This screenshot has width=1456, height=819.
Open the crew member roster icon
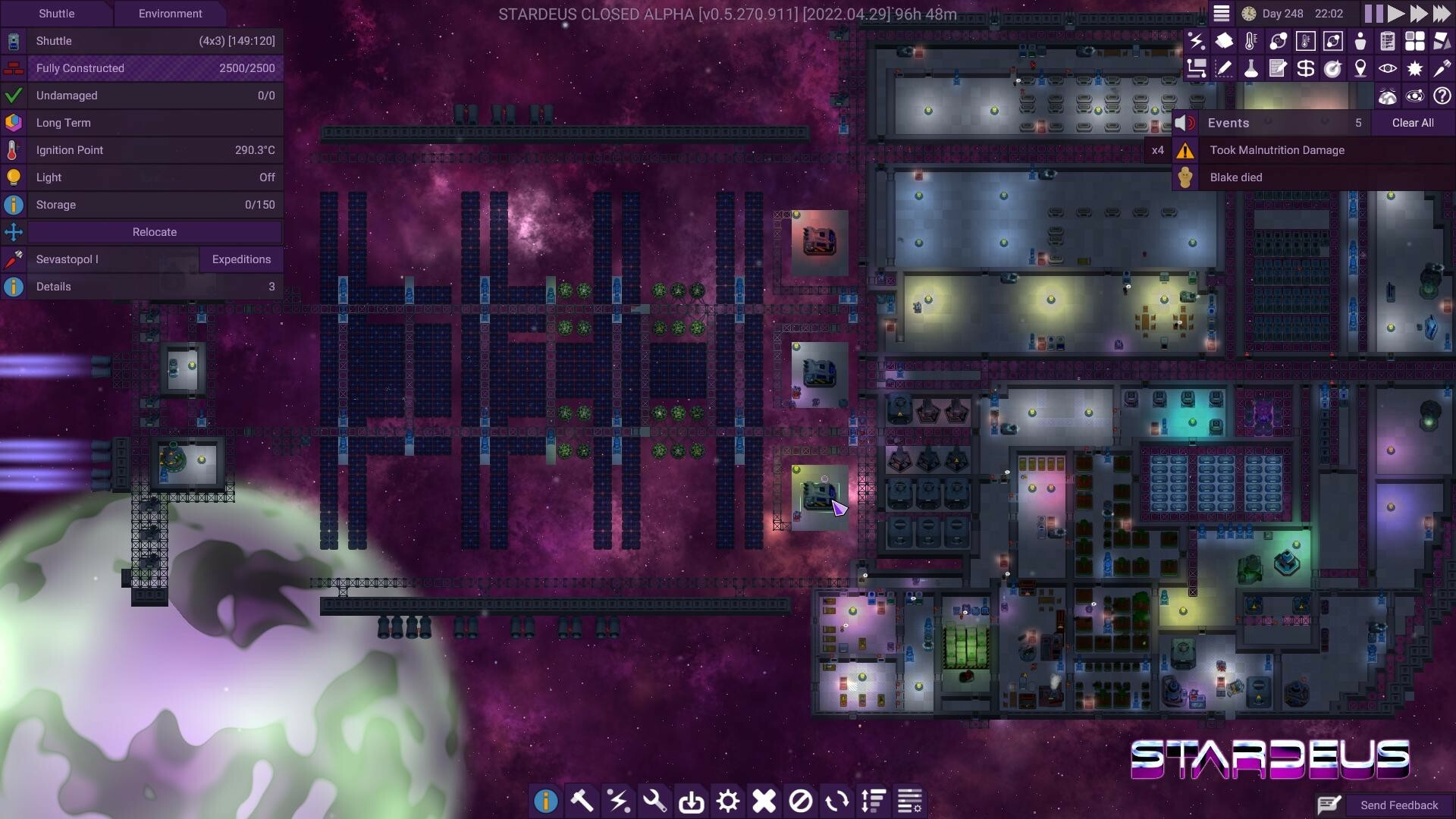click(1360, 42)
